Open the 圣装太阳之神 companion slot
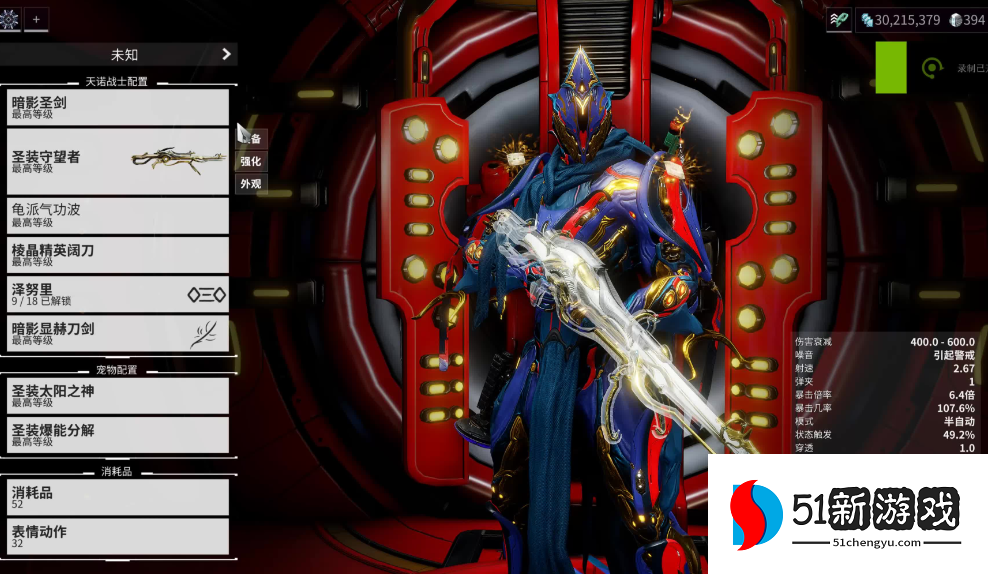This screenshot has width=988, height=574. click(118, 395)
